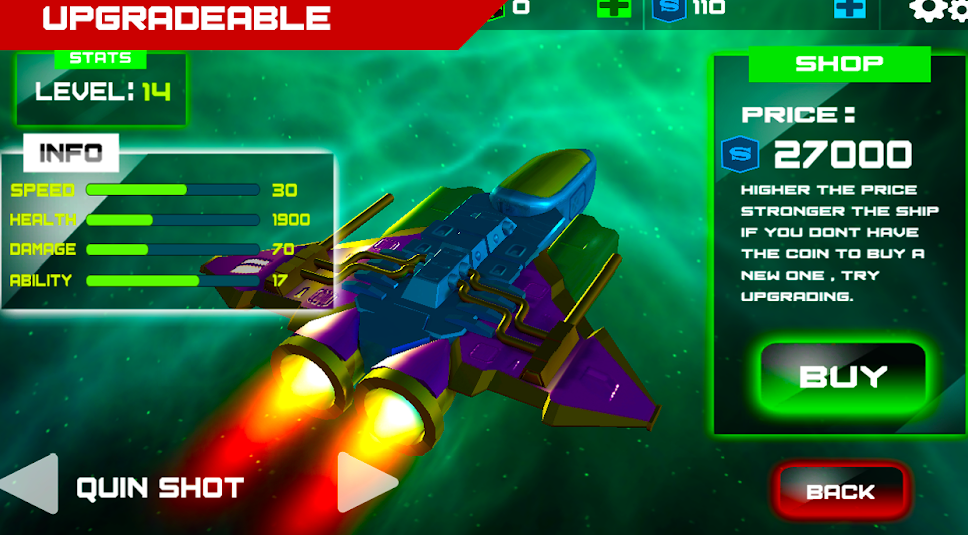Viewport: 968px width, 535px height.
Task: Show the previous ship with left arrow
Action: pyautogui.click(x=31, y=485)
